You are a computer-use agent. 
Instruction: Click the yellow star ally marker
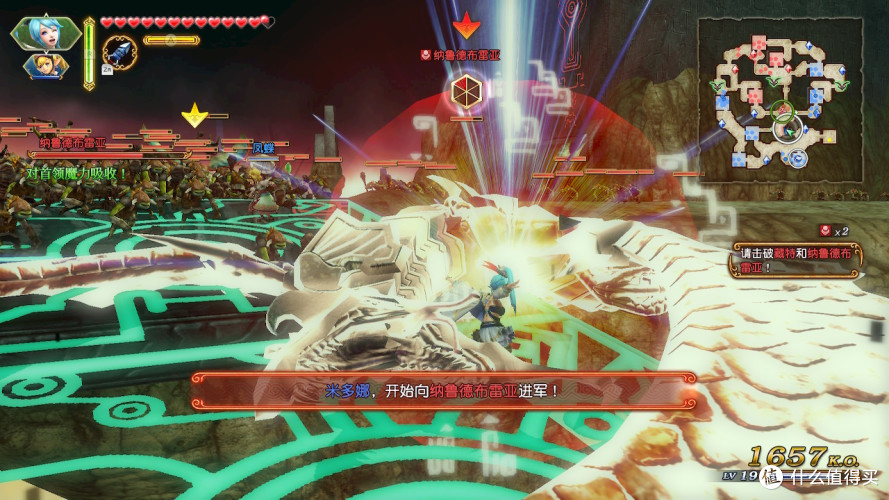(x=193, y=115)
